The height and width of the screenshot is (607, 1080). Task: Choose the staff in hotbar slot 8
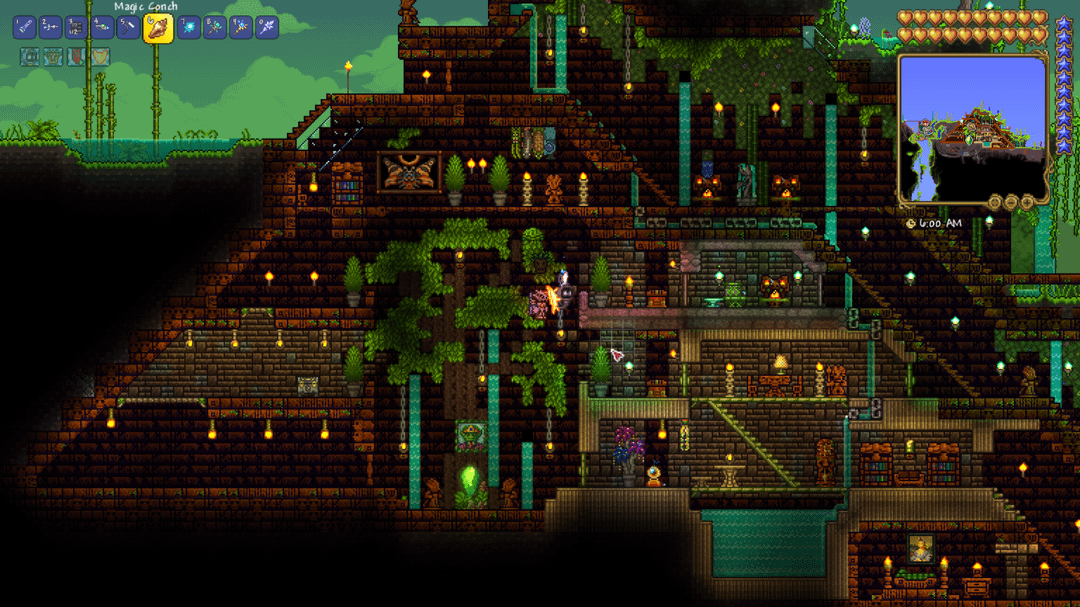(215, 28)
